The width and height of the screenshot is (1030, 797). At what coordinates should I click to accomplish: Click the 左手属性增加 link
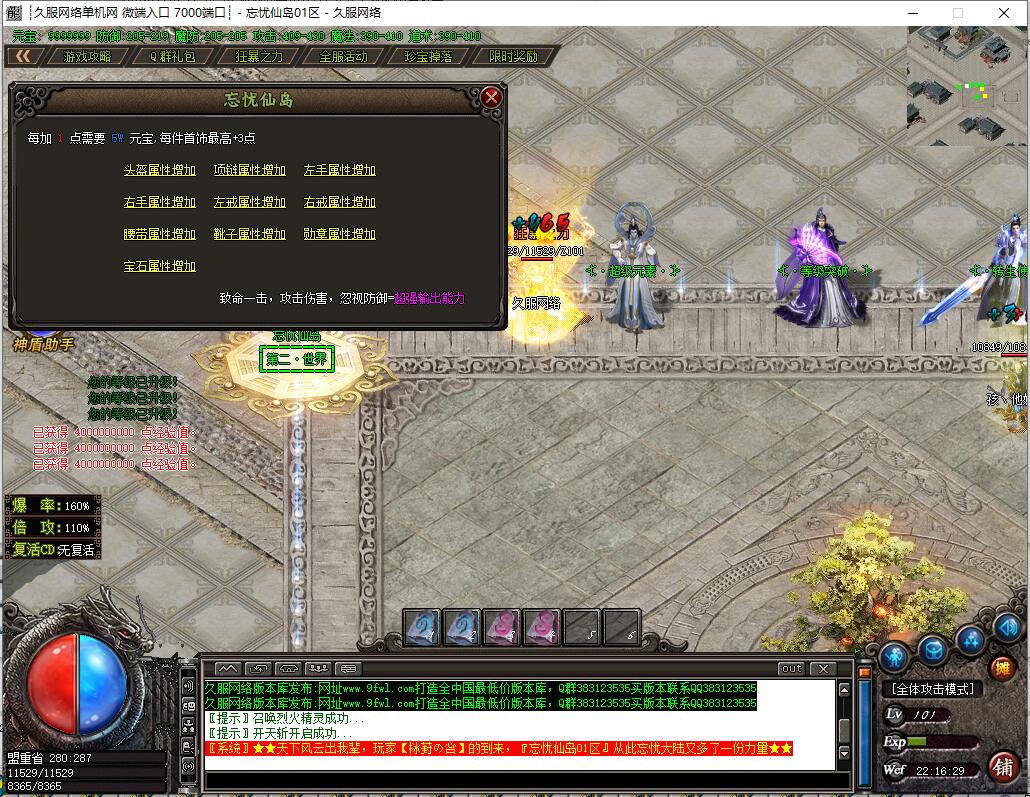340,170
